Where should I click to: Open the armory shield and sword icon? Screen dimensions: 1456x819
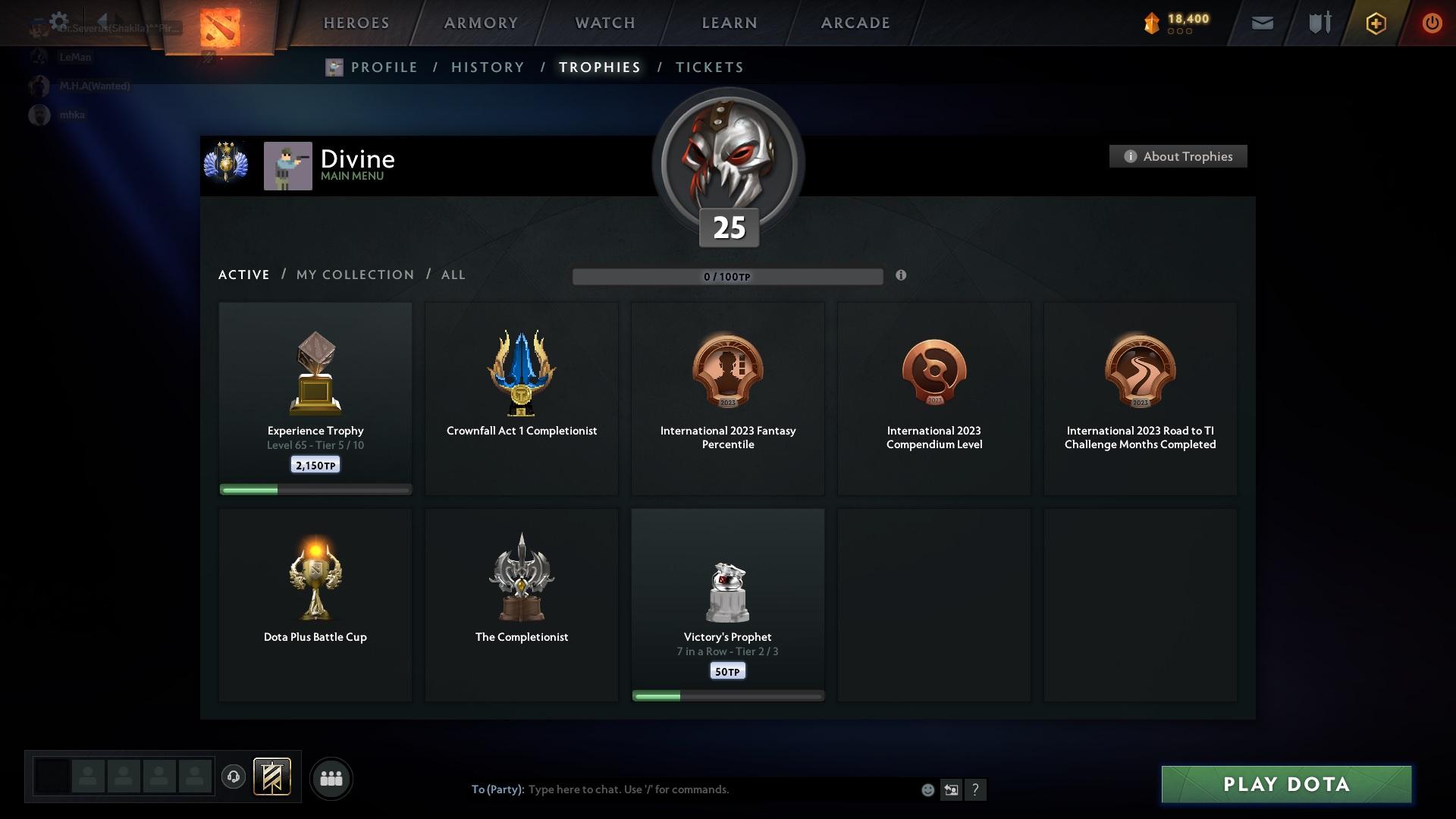[1318, 23]
